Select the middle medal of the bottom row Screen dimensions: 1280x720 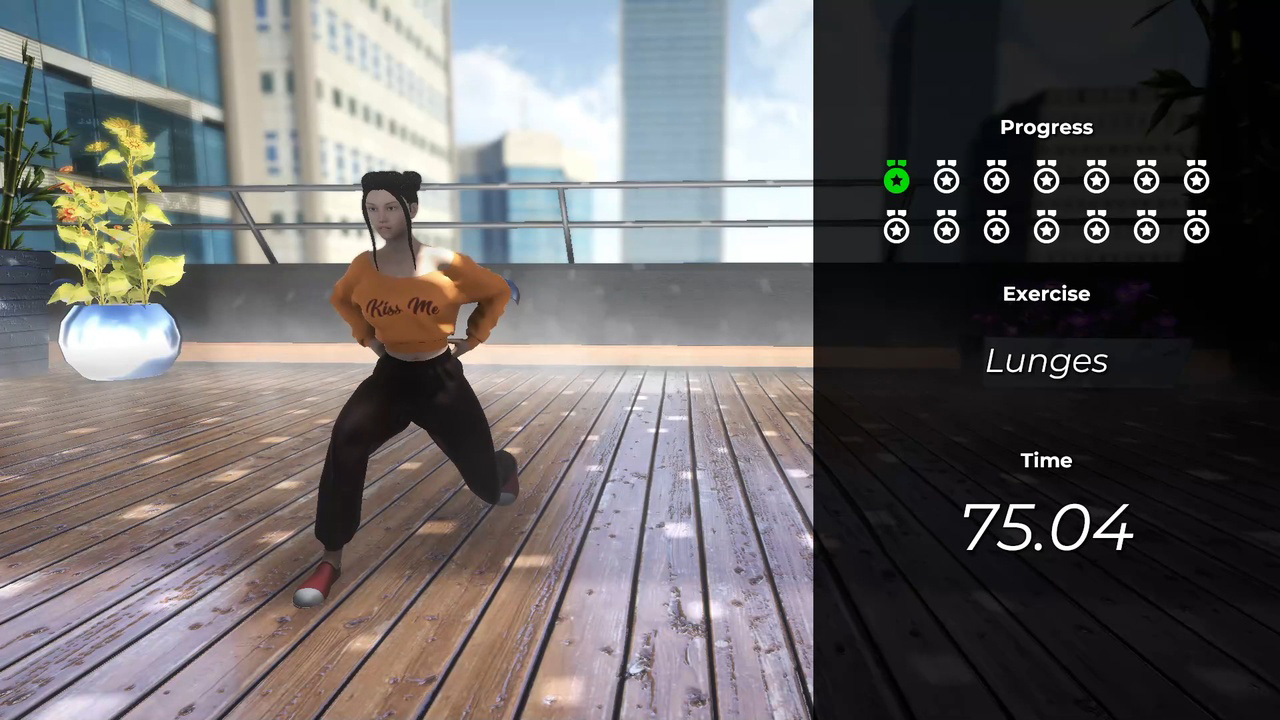pos(1046,229)
